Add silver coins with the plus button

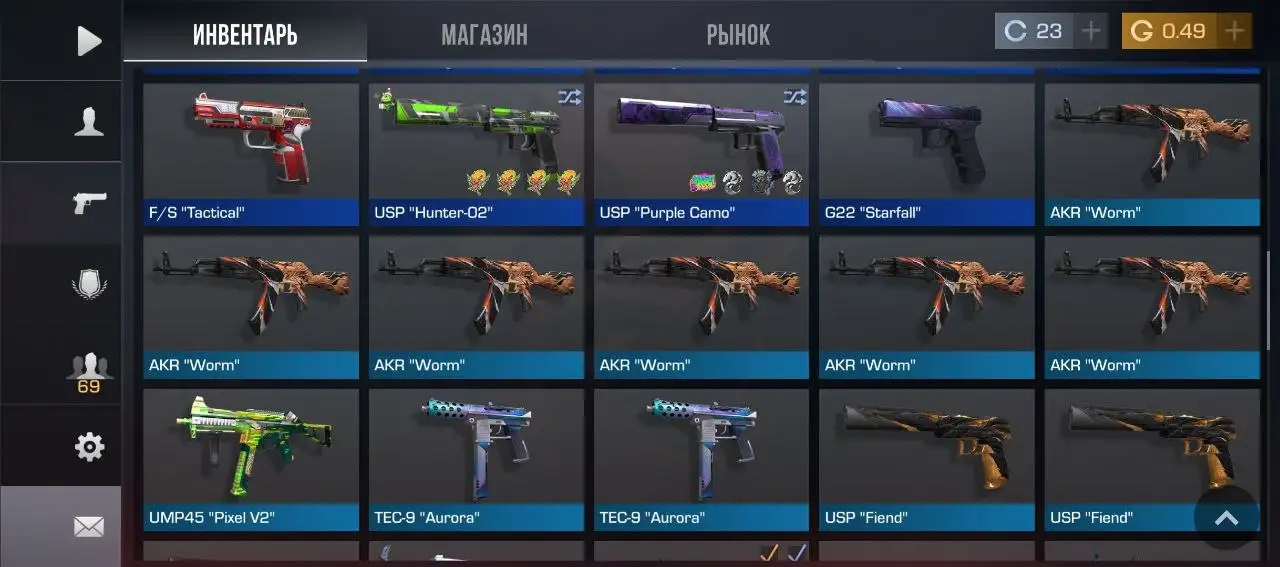[1091, 31]
